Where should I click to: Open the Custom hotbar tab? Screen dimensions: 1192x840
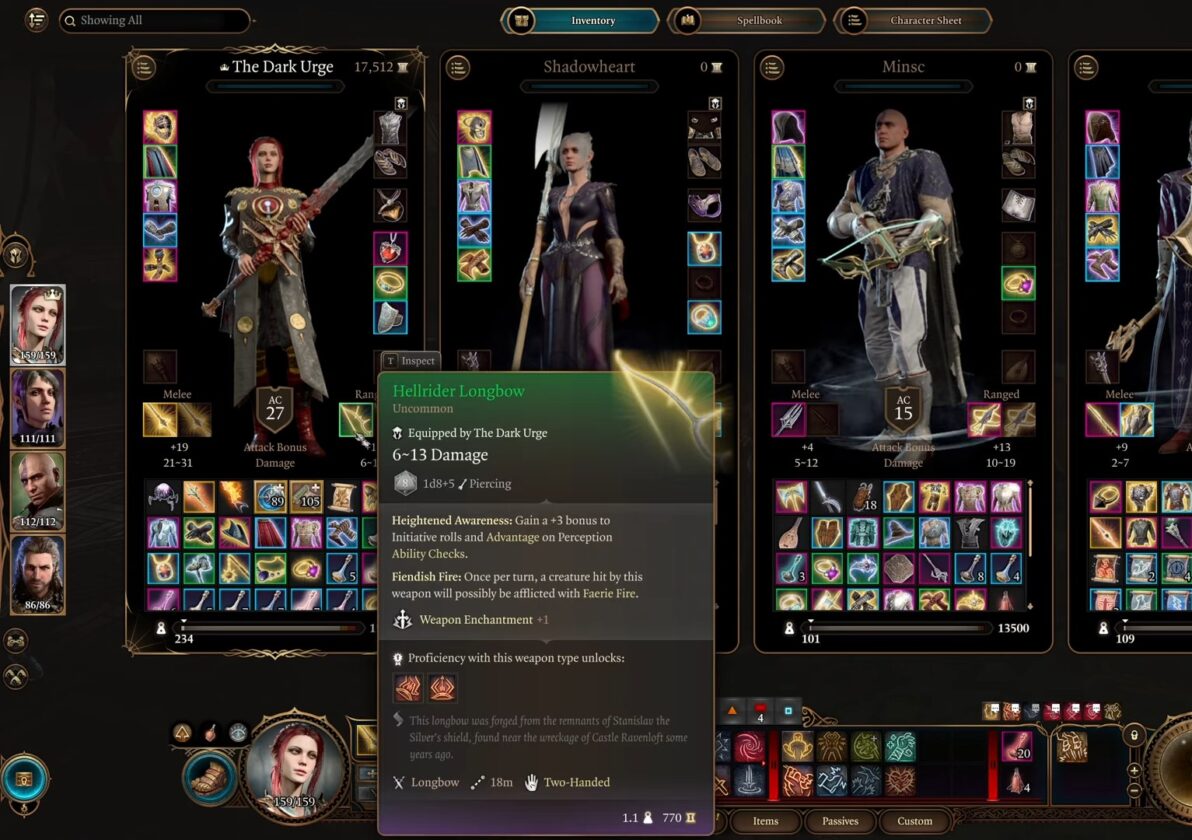(914, 821)
